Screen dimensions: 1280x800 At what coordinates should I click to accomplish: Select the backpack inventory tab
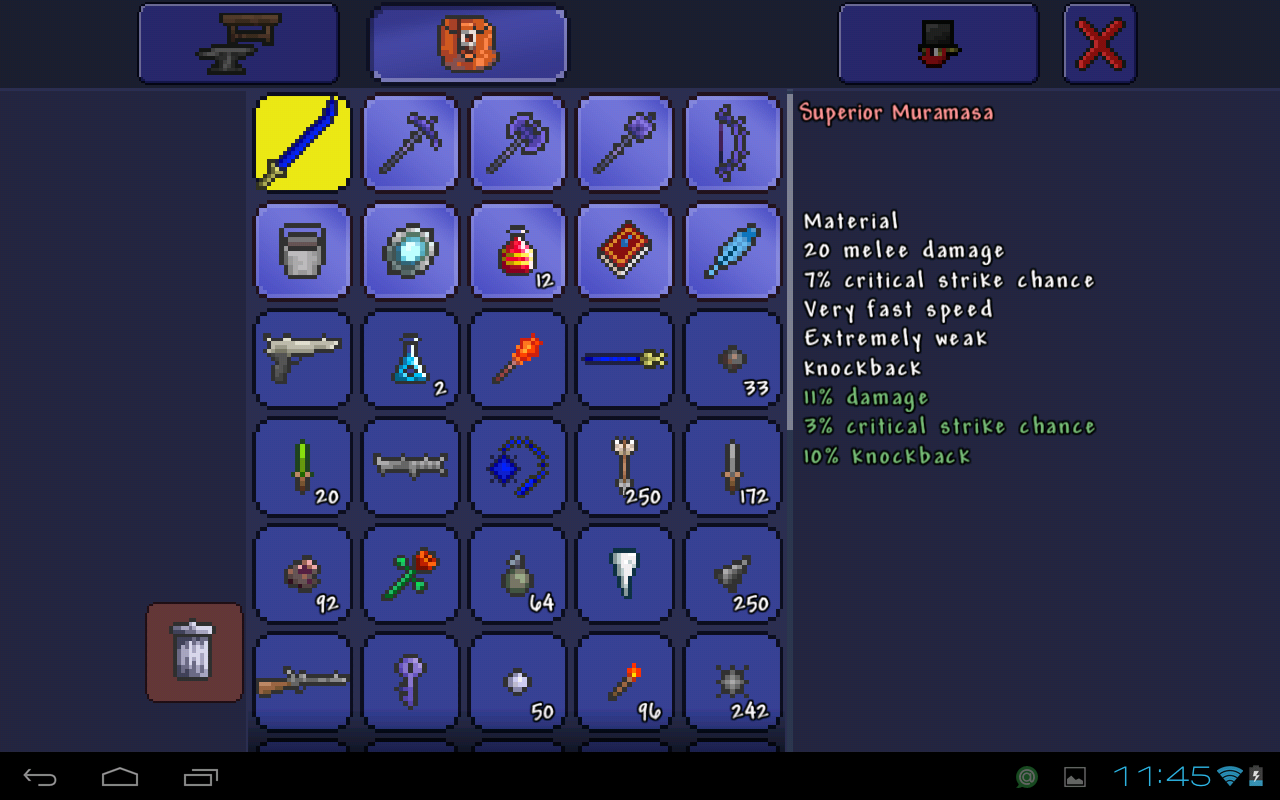pos(467,44)
